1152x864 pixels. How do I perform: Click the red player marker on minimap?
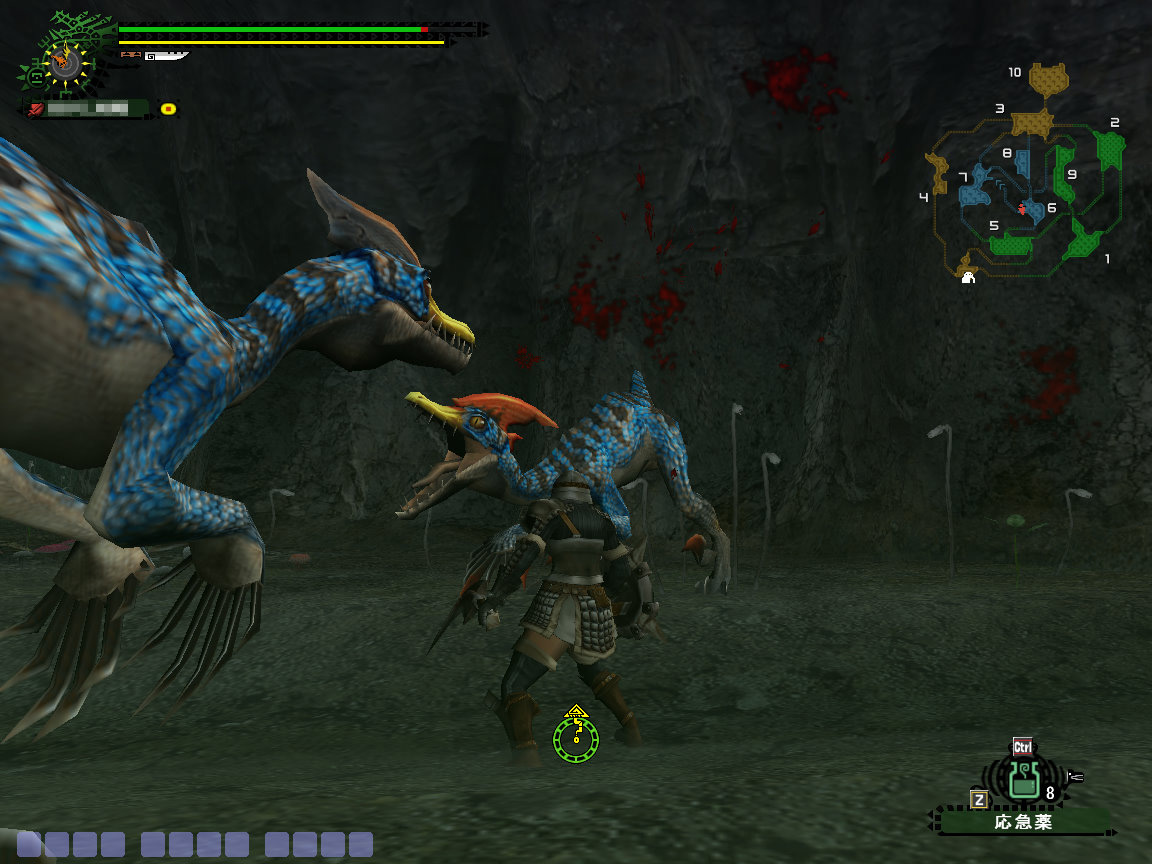pos(1022,209)
